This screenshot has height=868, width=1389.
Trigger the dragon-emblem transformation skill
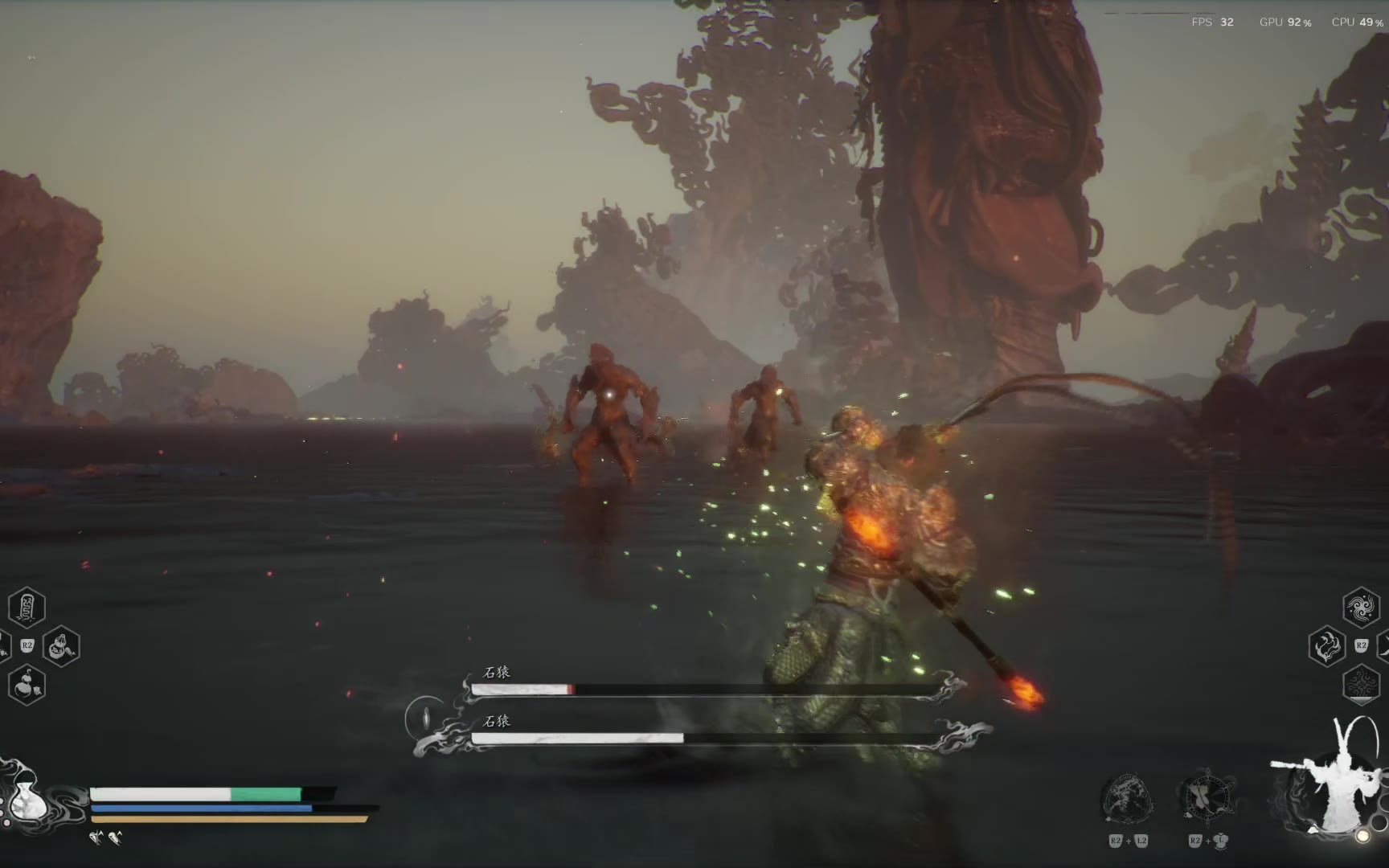[1127, 800]
